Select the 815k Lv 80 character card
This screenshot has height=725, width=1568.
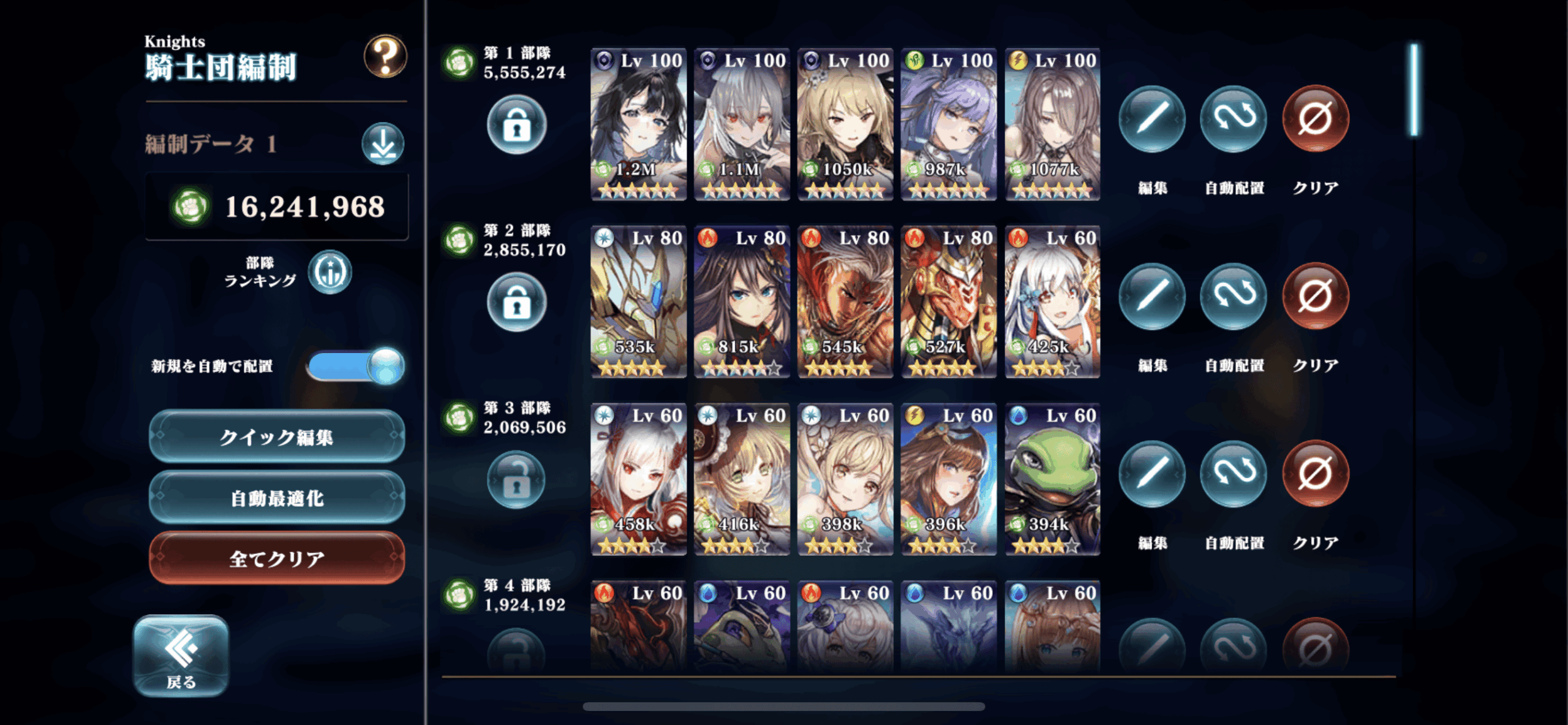742,302
